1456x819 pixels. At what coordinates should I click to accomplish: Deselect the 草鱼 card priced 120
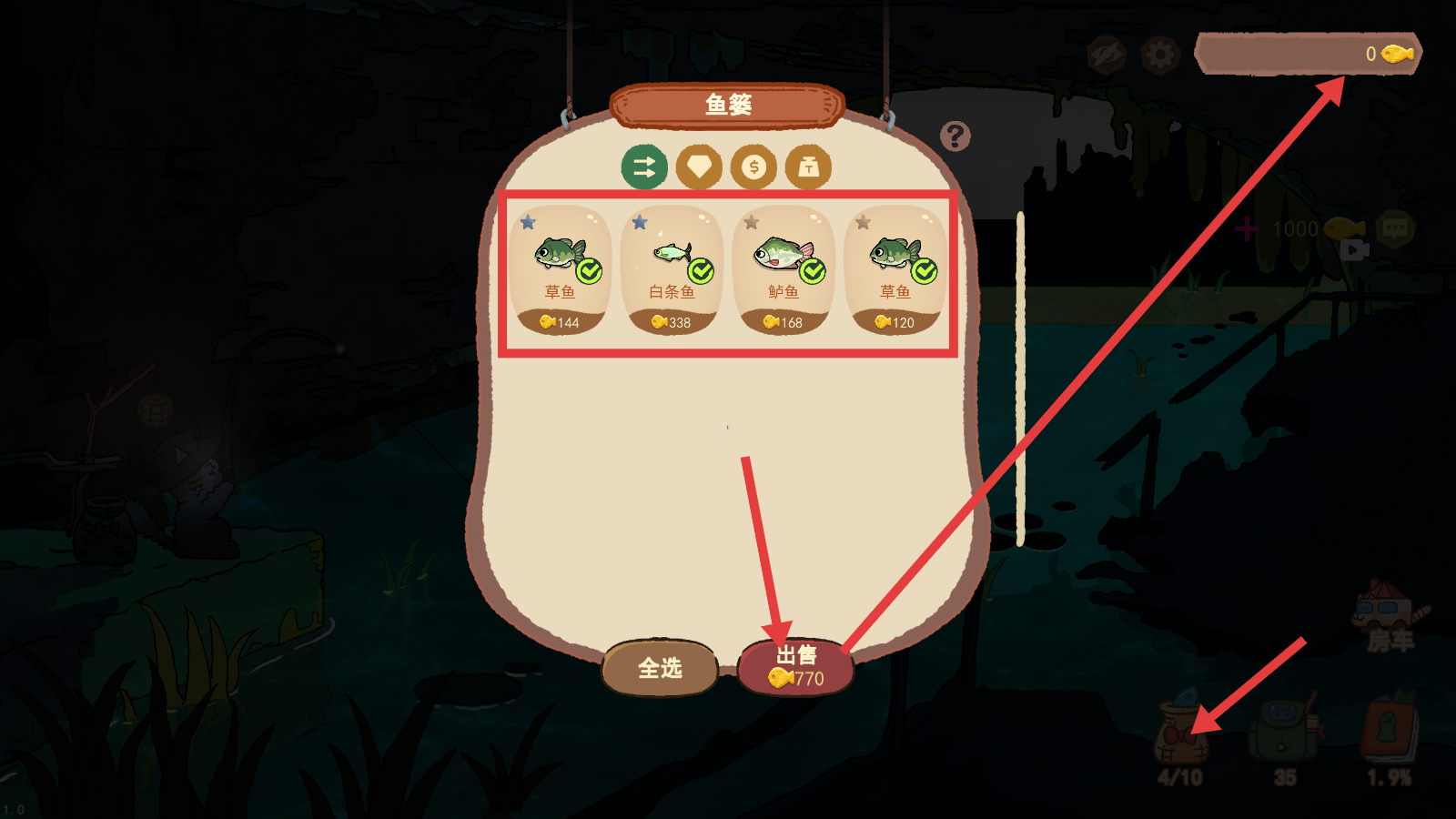(x=895, y=270)
